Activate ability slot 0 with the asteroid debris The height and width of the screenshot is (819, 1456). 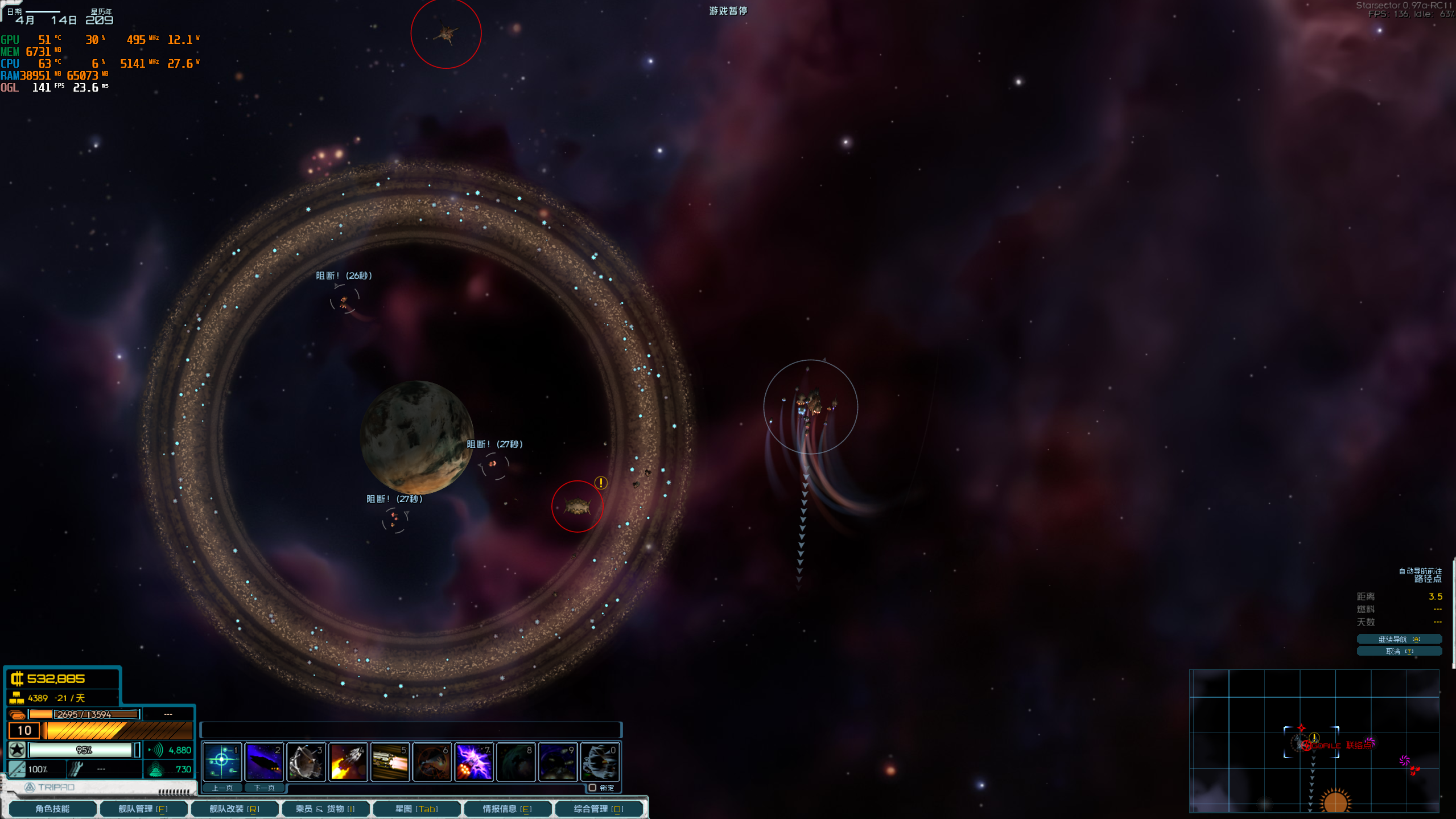point(600,762)
